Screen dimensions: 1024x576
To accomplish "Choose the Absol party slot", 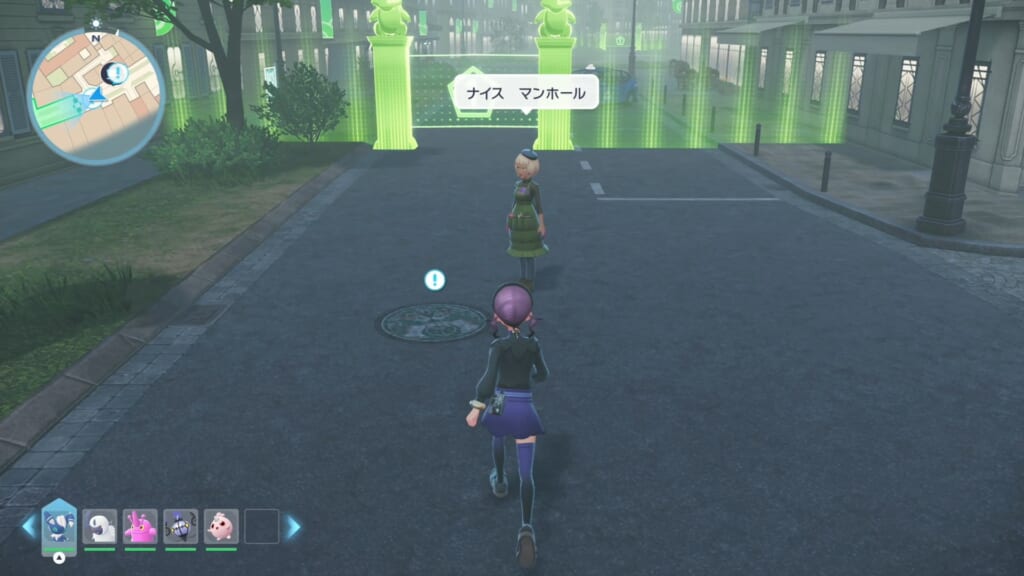I will (x=100, y=526).
